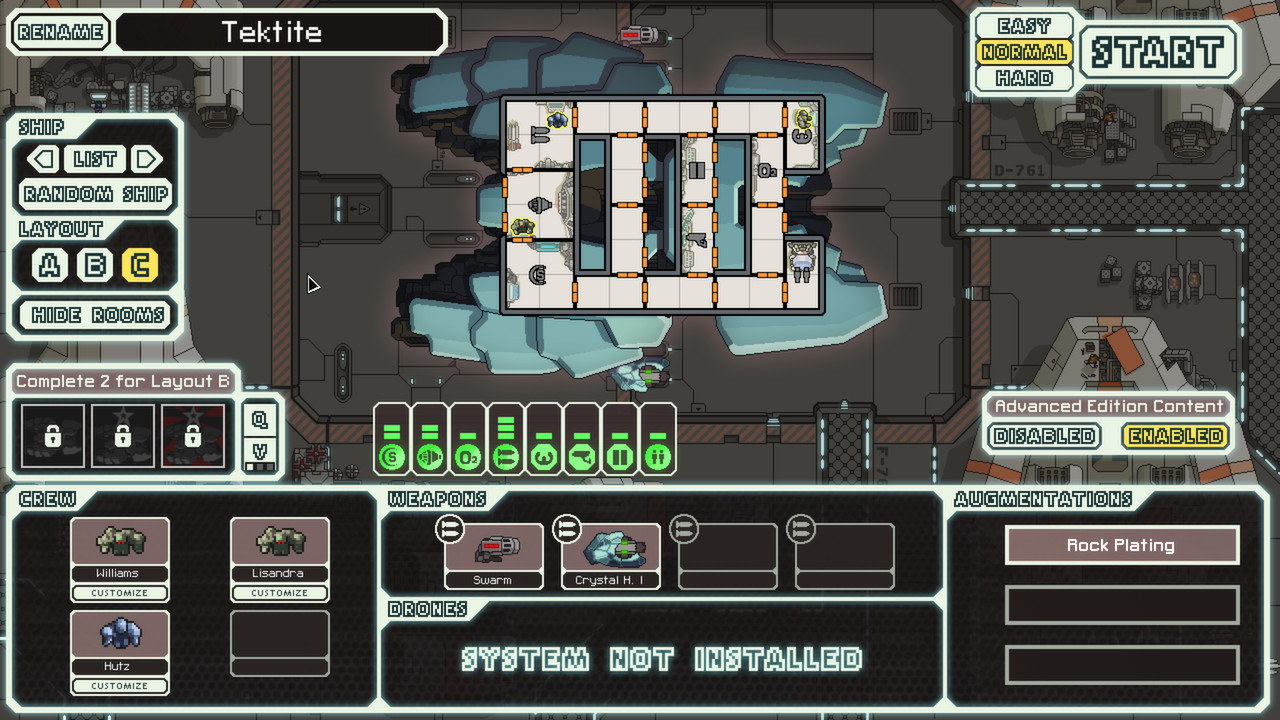Click the Tektite ship name field
Screen dimensions: 1280x720
(280, 32)
